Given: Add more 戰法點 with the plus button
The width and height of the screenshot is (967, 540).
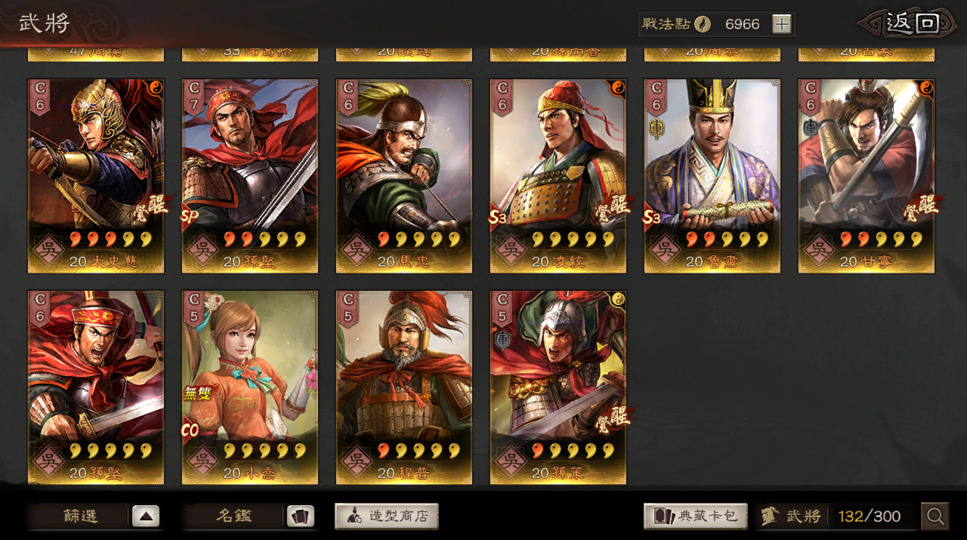Looking at the screenshot, I should 782,24.
